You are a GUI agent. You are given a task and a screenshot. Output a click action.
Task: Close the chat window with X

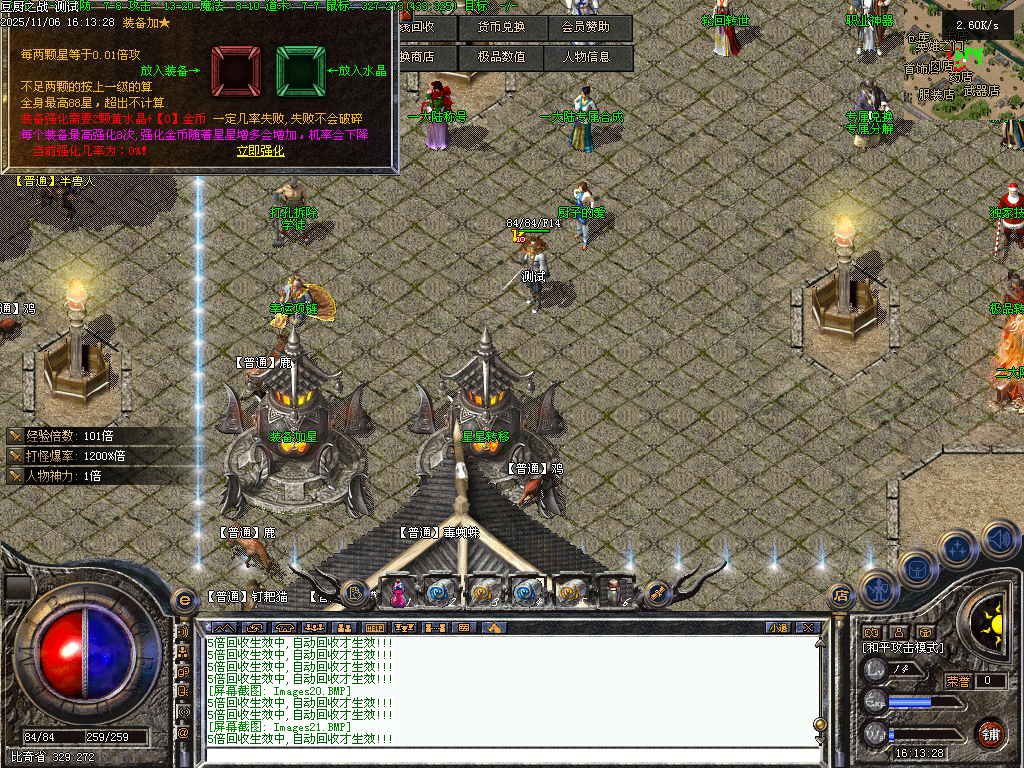(x=808, y=627)
